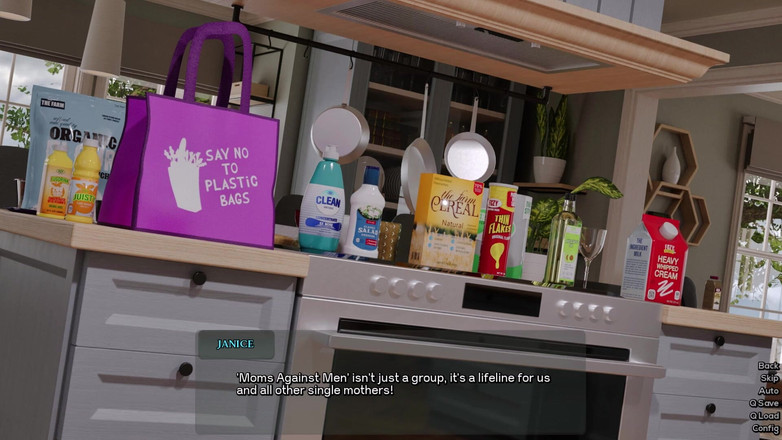Quick load with Q.Load
This screenshot has height=440, width=782.
(x=764, y=416)
